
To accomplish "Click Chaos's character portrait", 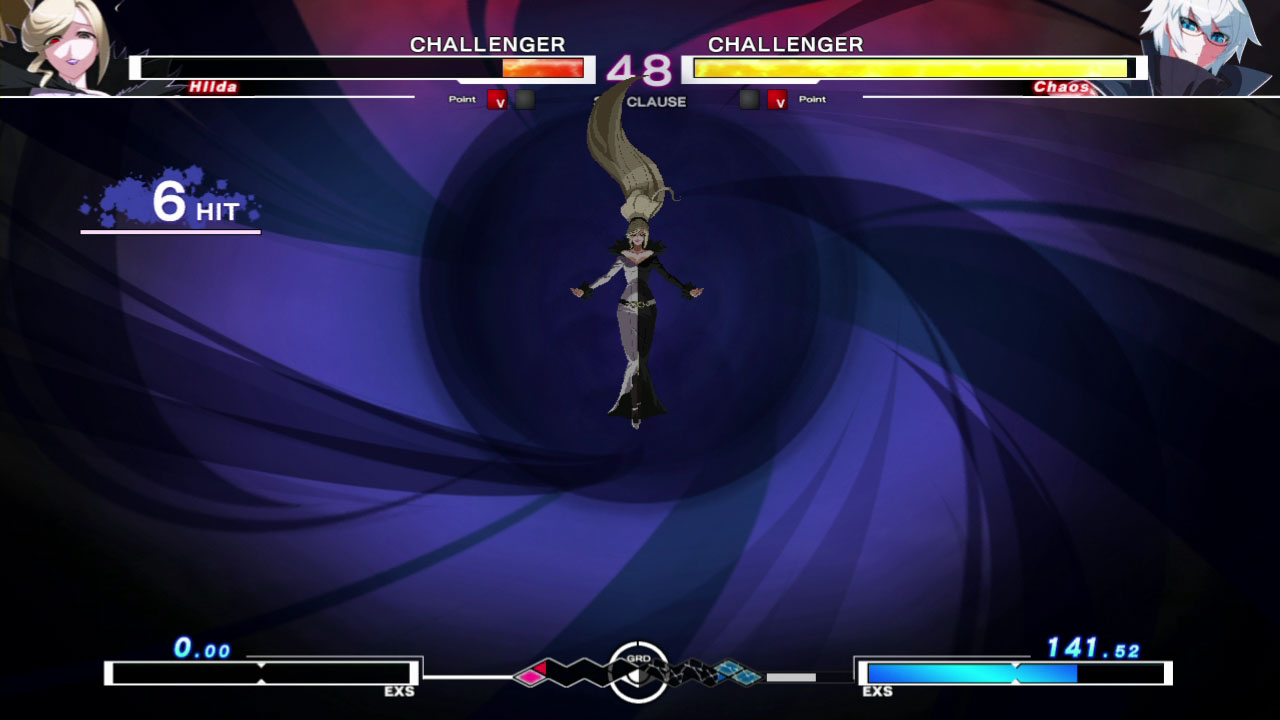I will [x=1214, y=47].
